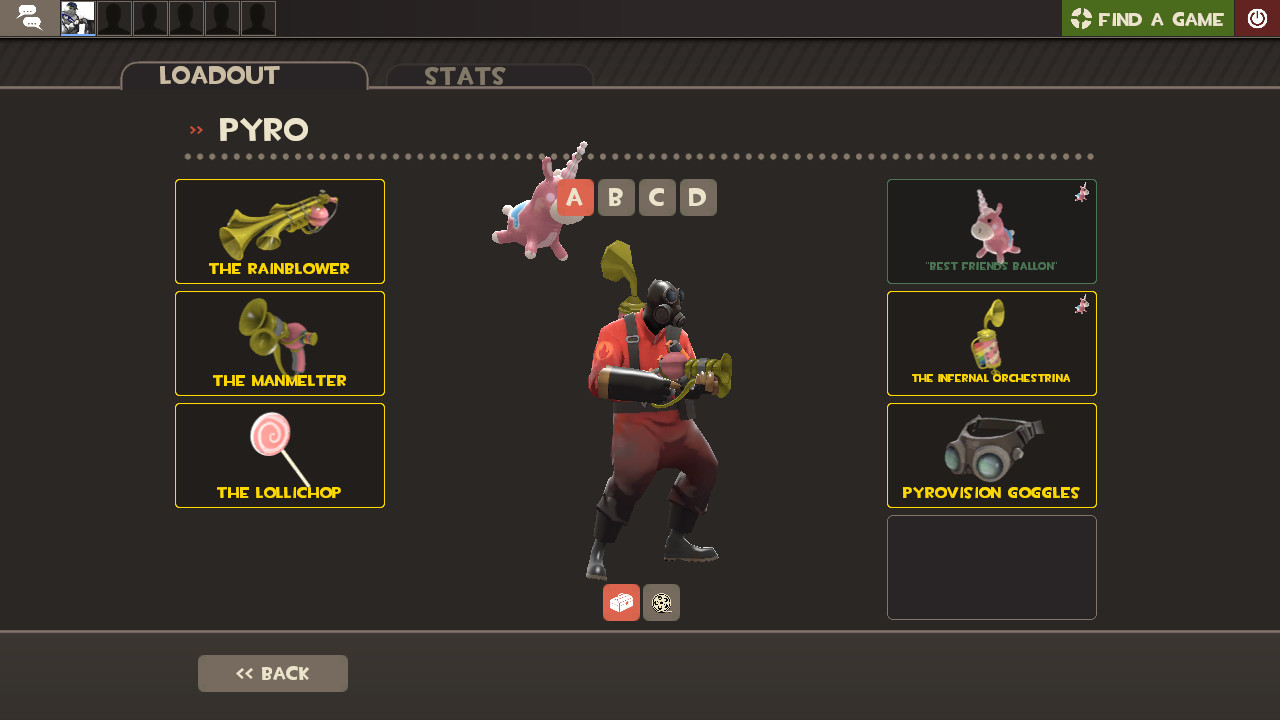Click the Best Friends Ballon cosmetic

pos(991,231)
